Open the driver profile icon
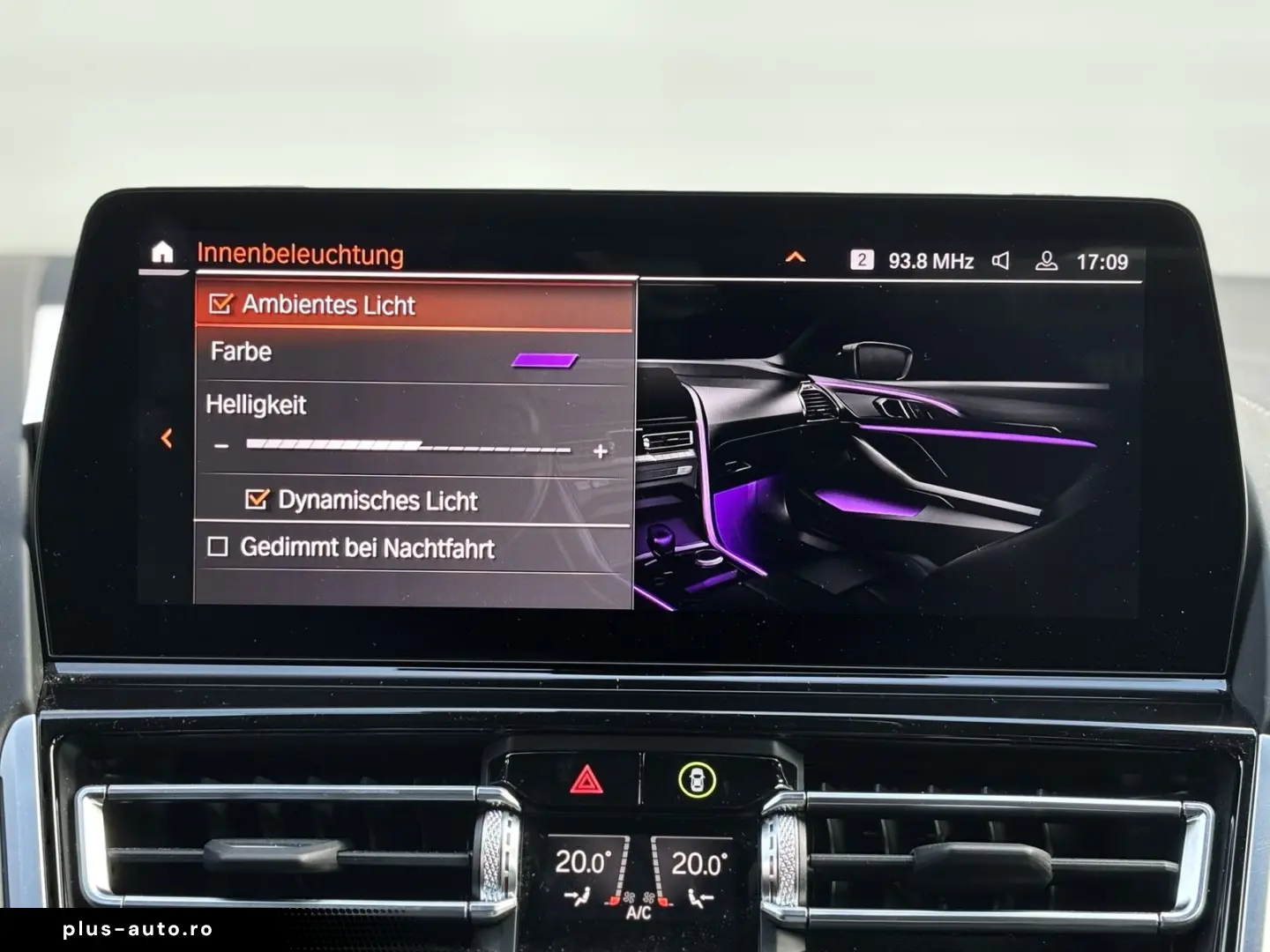Screen dimensions: 1270x952 (x=1047, y=261)
